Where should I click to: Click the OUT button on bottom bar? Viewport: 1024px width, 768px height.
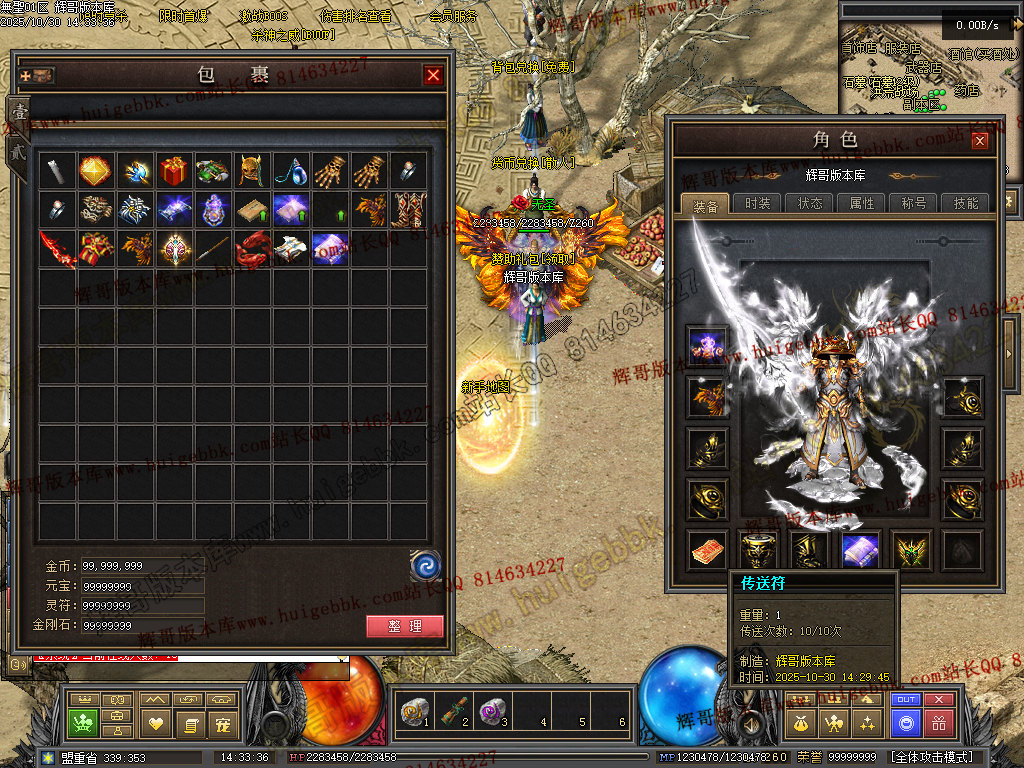[x=906, y=700]
